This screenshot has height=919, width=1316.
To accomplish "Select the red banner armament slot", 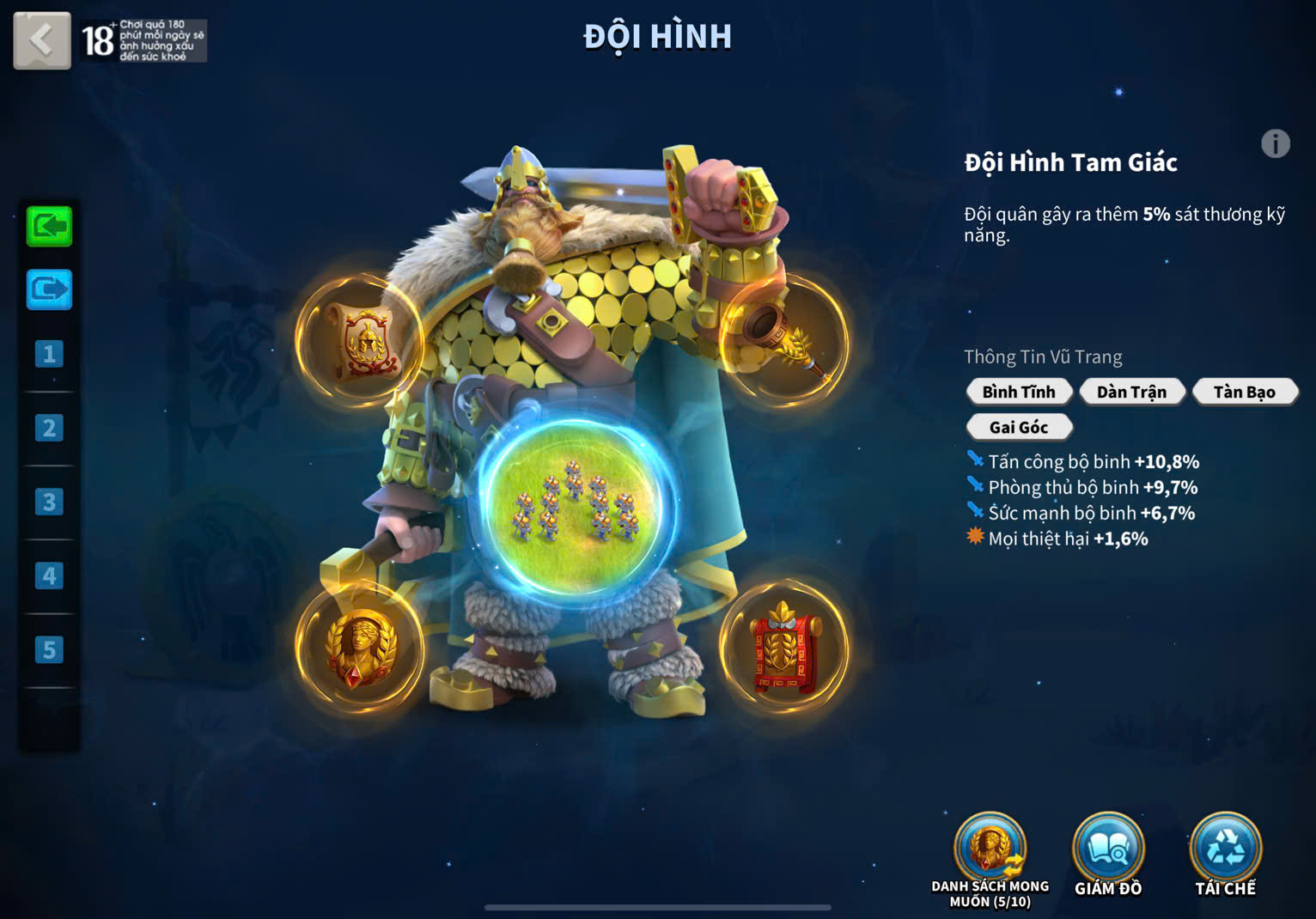I will 783,646.
